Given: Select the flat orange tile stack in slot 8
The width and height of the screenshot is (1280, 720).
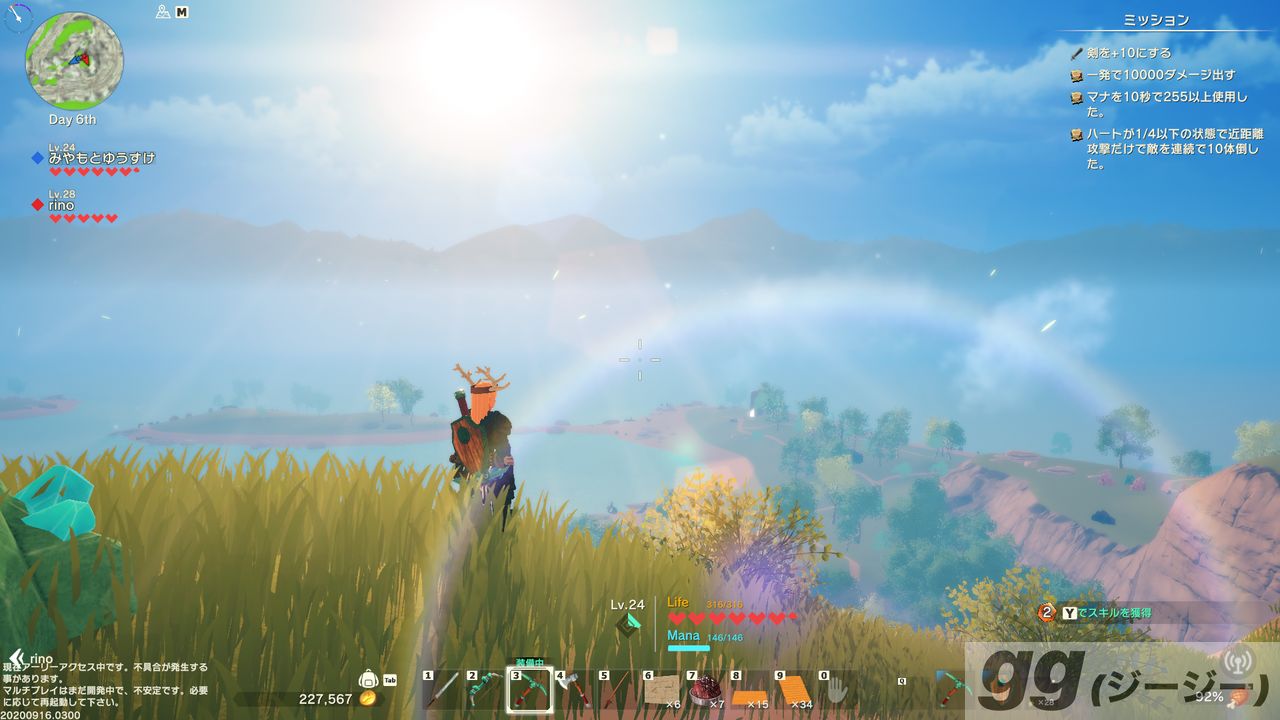Looking at the screenshot, I should point(749,691).
